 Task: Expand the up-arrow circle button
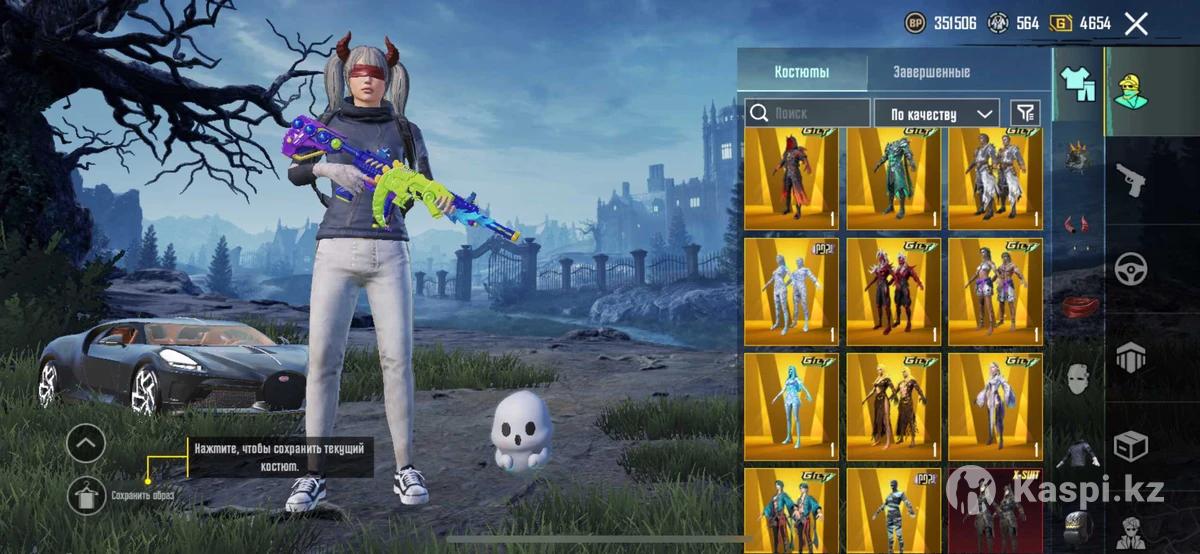point(87,442)
